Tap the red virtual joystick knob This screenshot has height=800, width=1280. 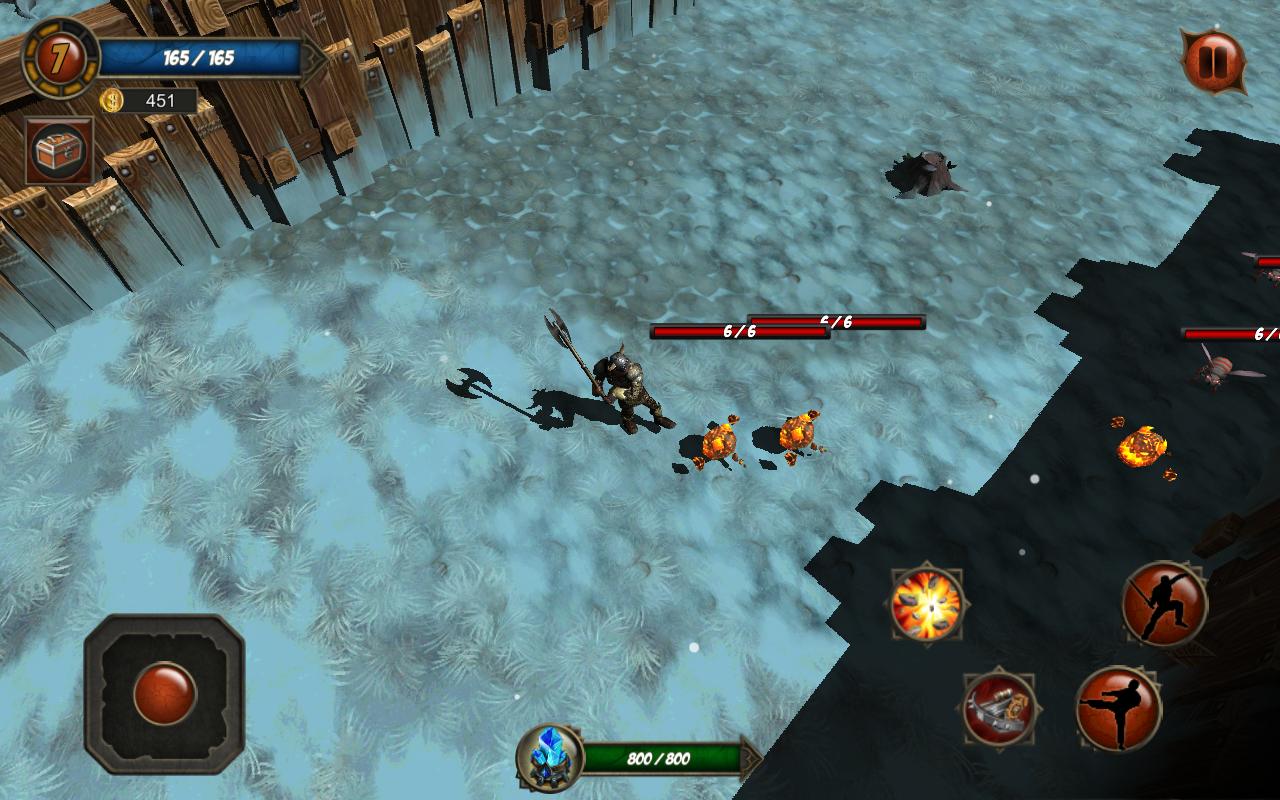coord(164,693)
